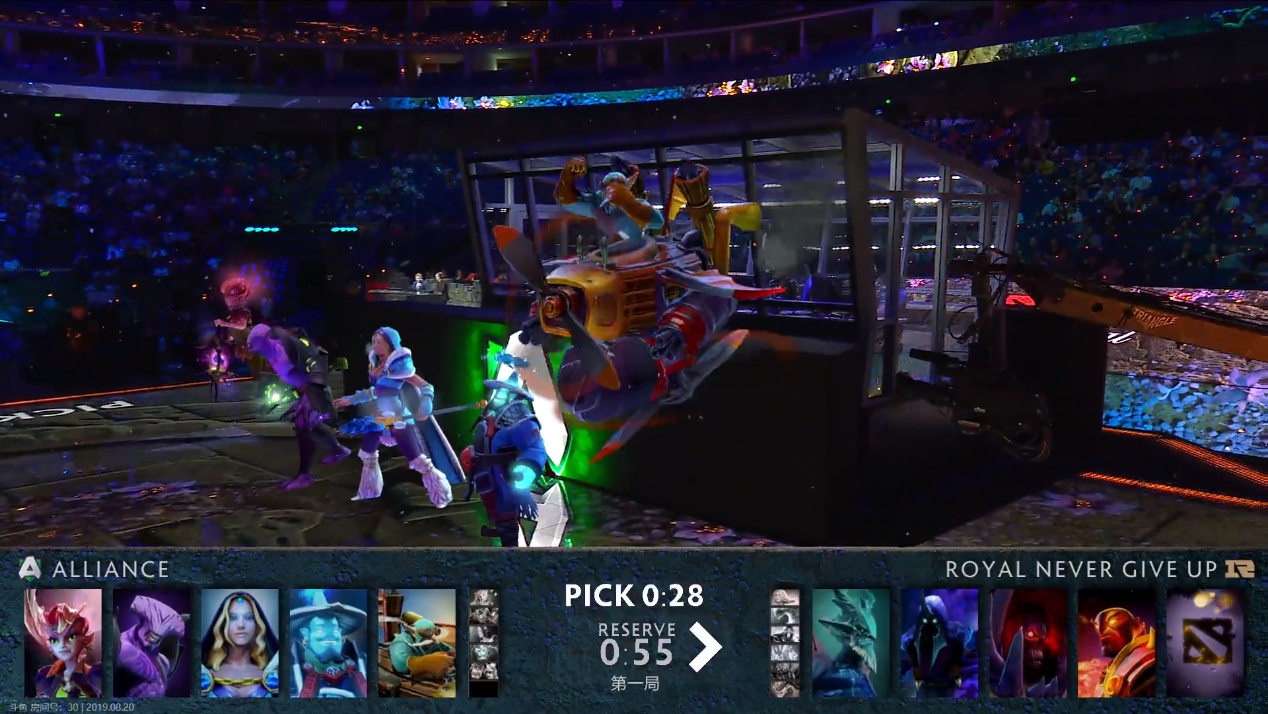Click the purple Faceless Void portrait

coord(151,643)
